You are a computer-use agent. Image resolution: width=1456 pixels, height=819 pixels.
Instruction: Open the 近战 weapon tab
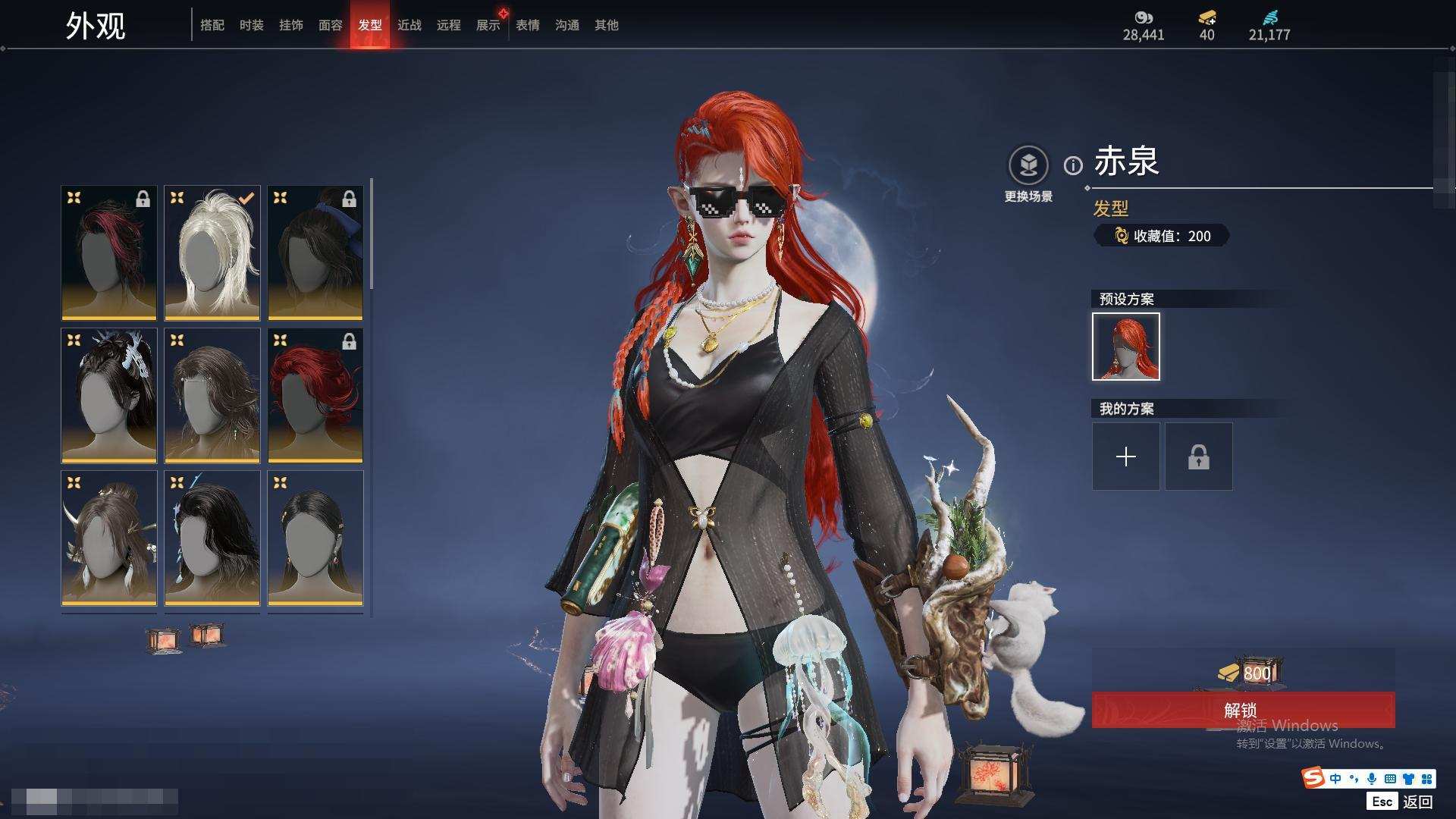click(409, 25)
